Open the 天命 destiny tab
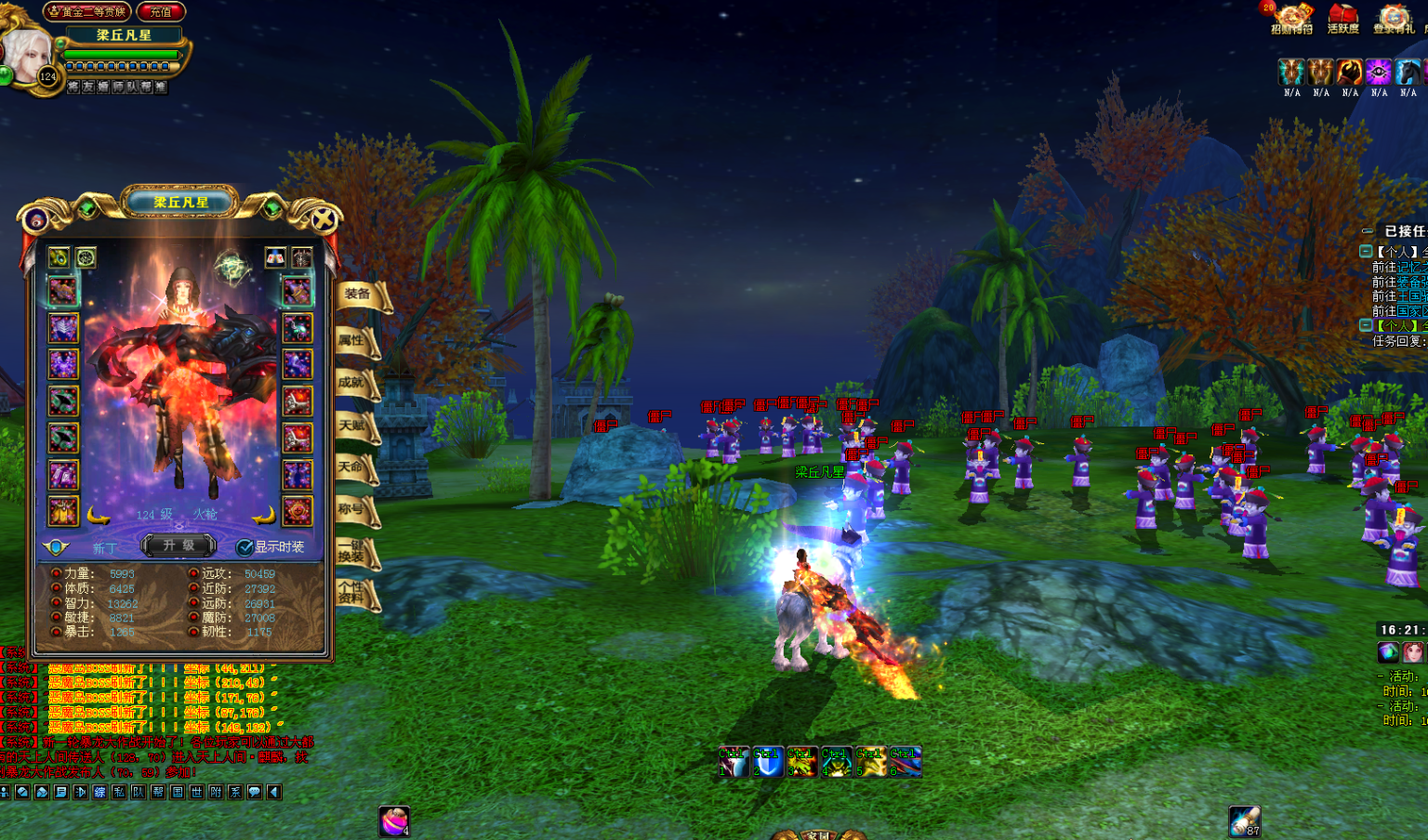The height and width of the screenshot is (840, 1428). [353, 467]
